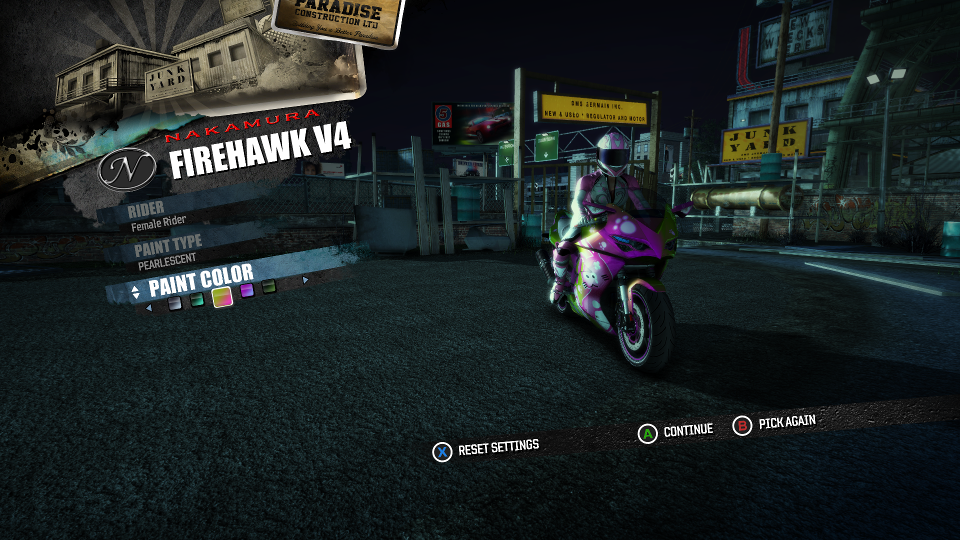
Task: Choose the dark green paint swatch
Action: click(x=269, y=287)
